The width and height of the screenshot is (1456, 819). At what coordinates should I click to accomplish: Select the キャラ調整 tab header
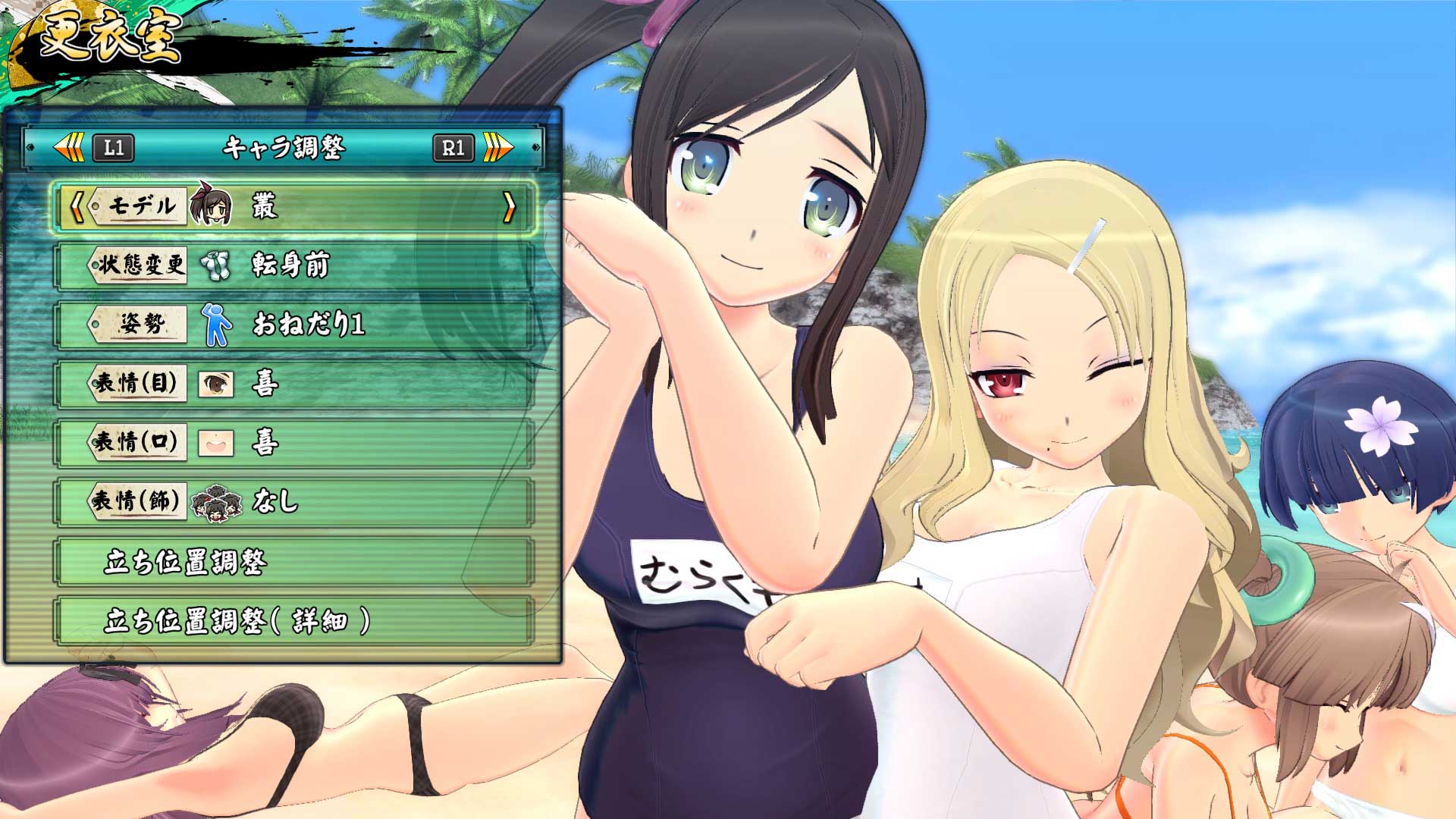(x=284, y=149)
